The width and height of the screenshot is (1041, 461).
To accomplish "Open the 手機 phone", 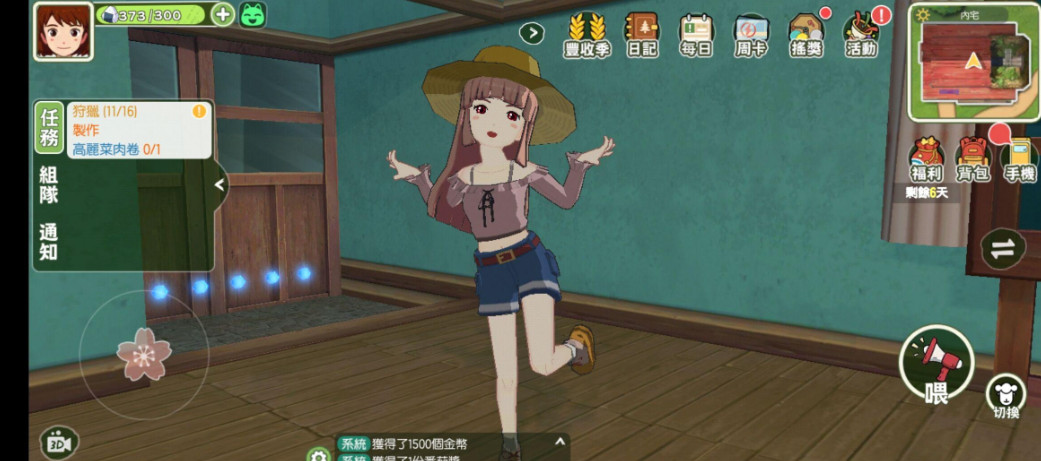I will 1019,162.
